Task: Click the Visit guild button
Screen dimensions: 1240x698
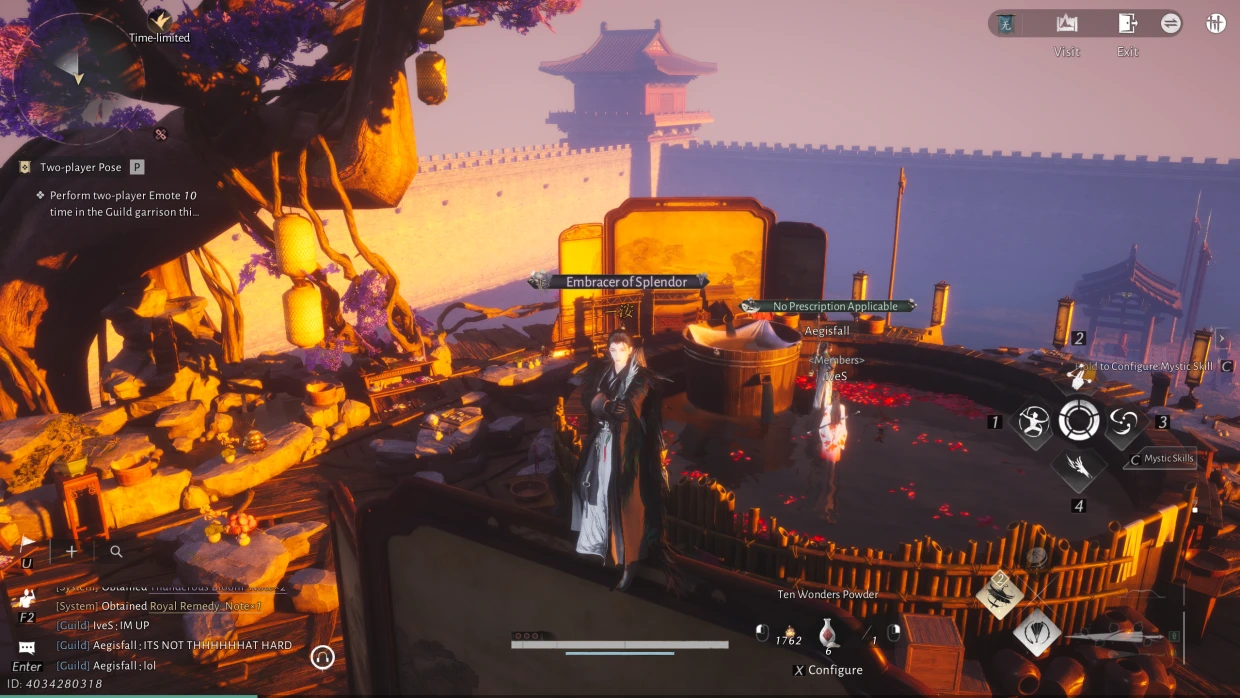Action: coord(1066,24)
